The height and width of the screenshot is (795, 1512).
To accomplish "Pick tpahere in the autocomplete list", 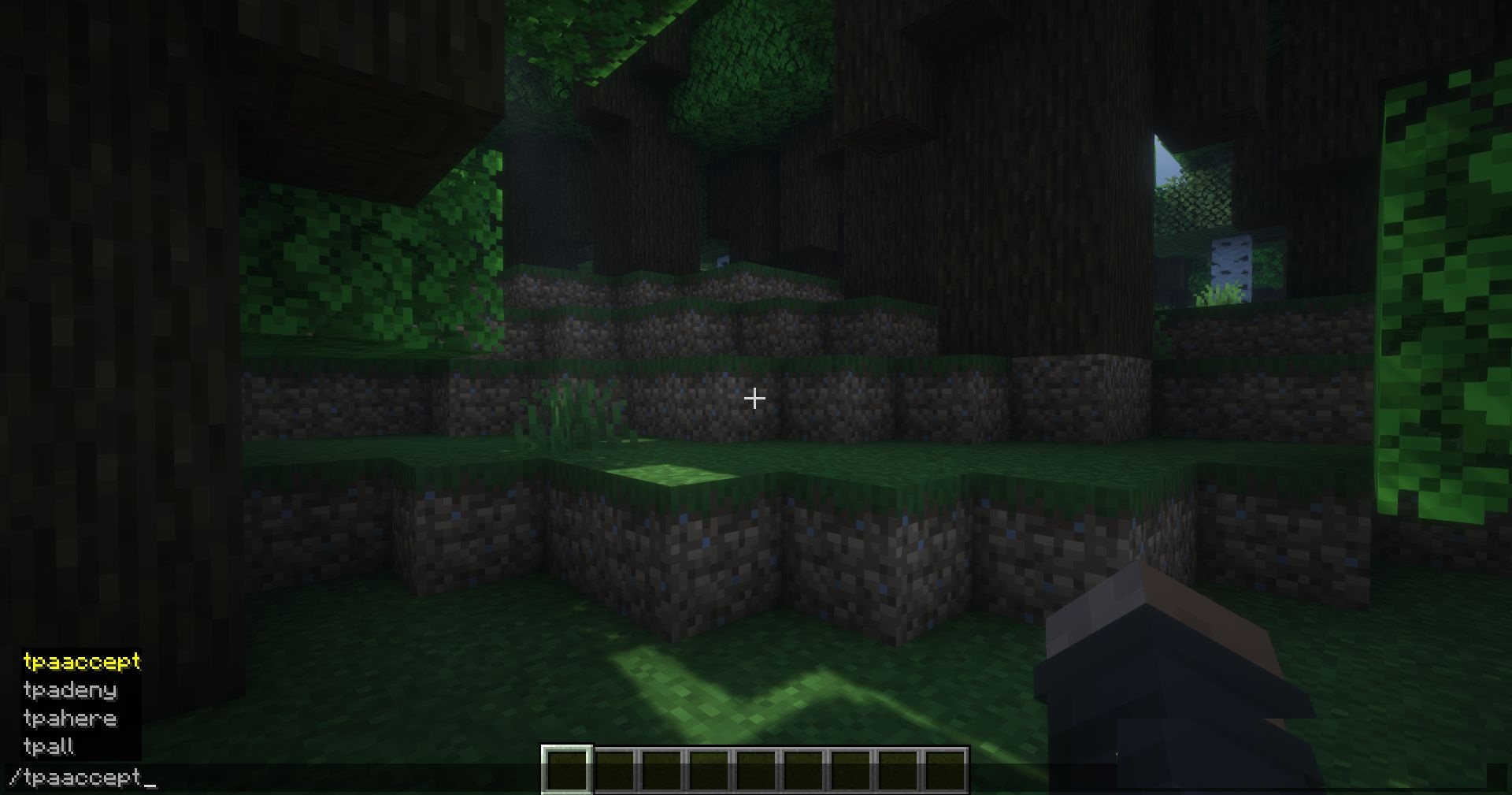I will pyautogui.click(x=71, y=718).
